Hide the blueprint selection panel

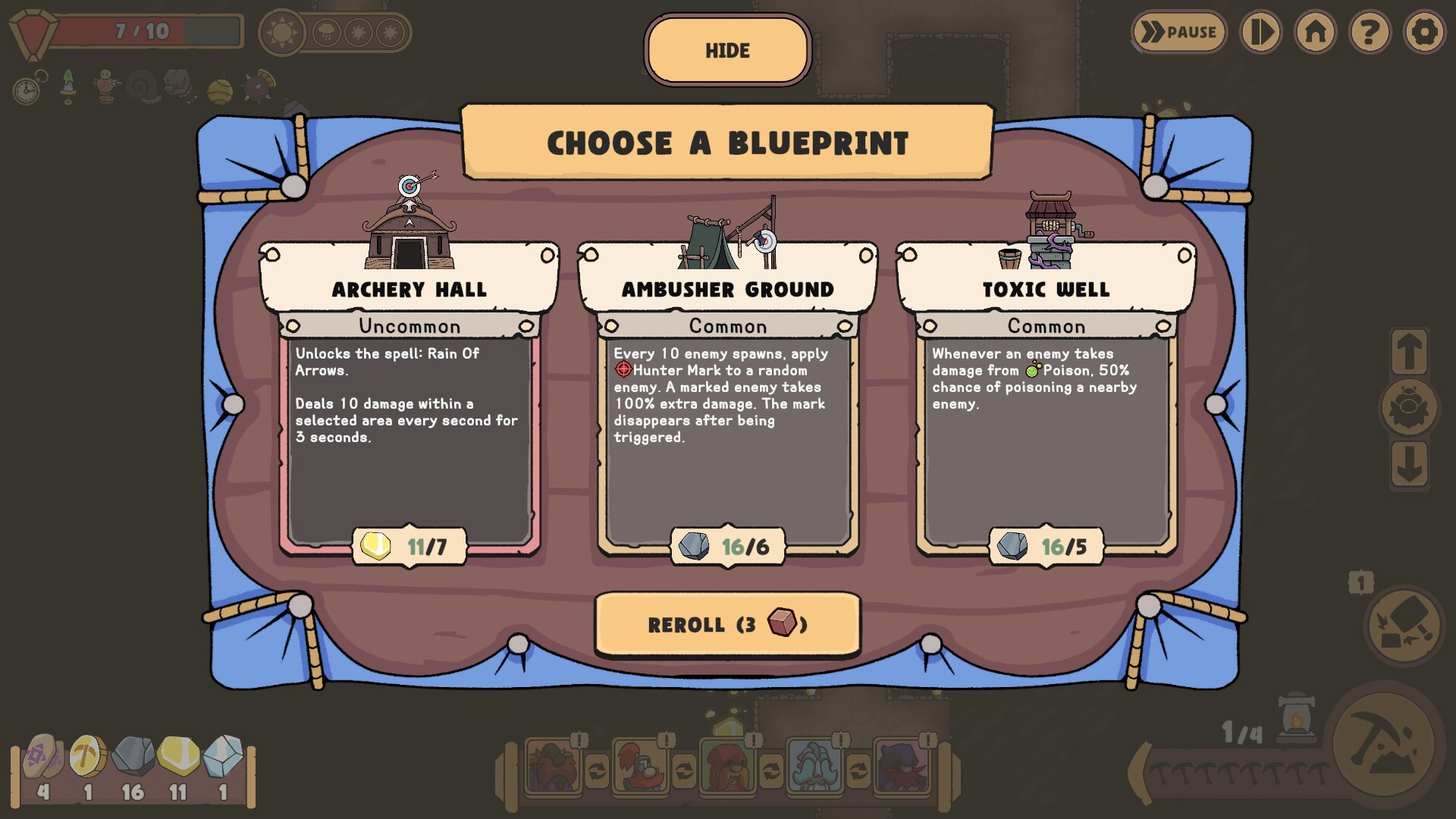[x=727, y=50]
